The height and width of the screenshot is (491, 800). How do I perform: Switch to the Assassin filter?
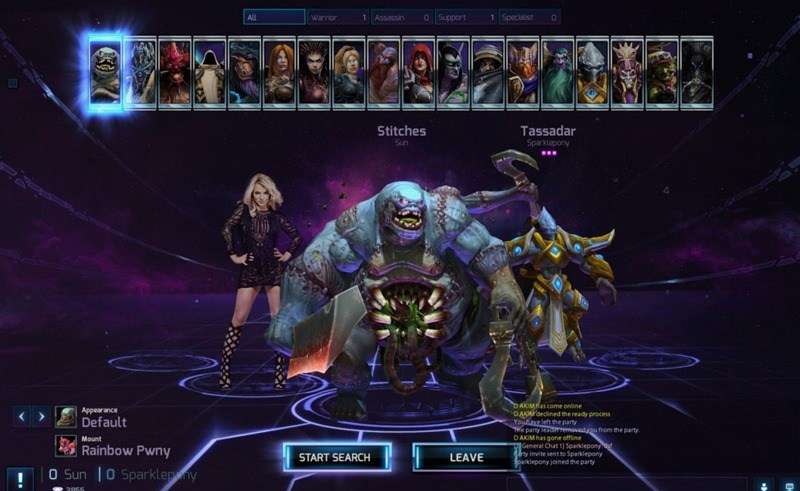pyautogui.click(x=402, y=17)
